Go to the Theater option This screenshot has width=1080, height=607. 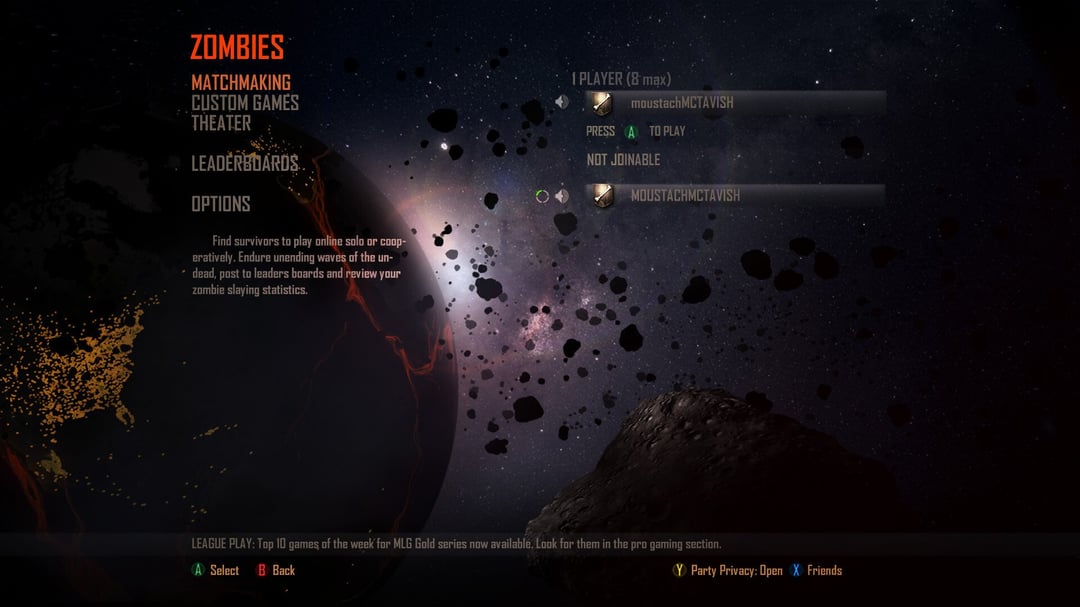pos(221,123)
